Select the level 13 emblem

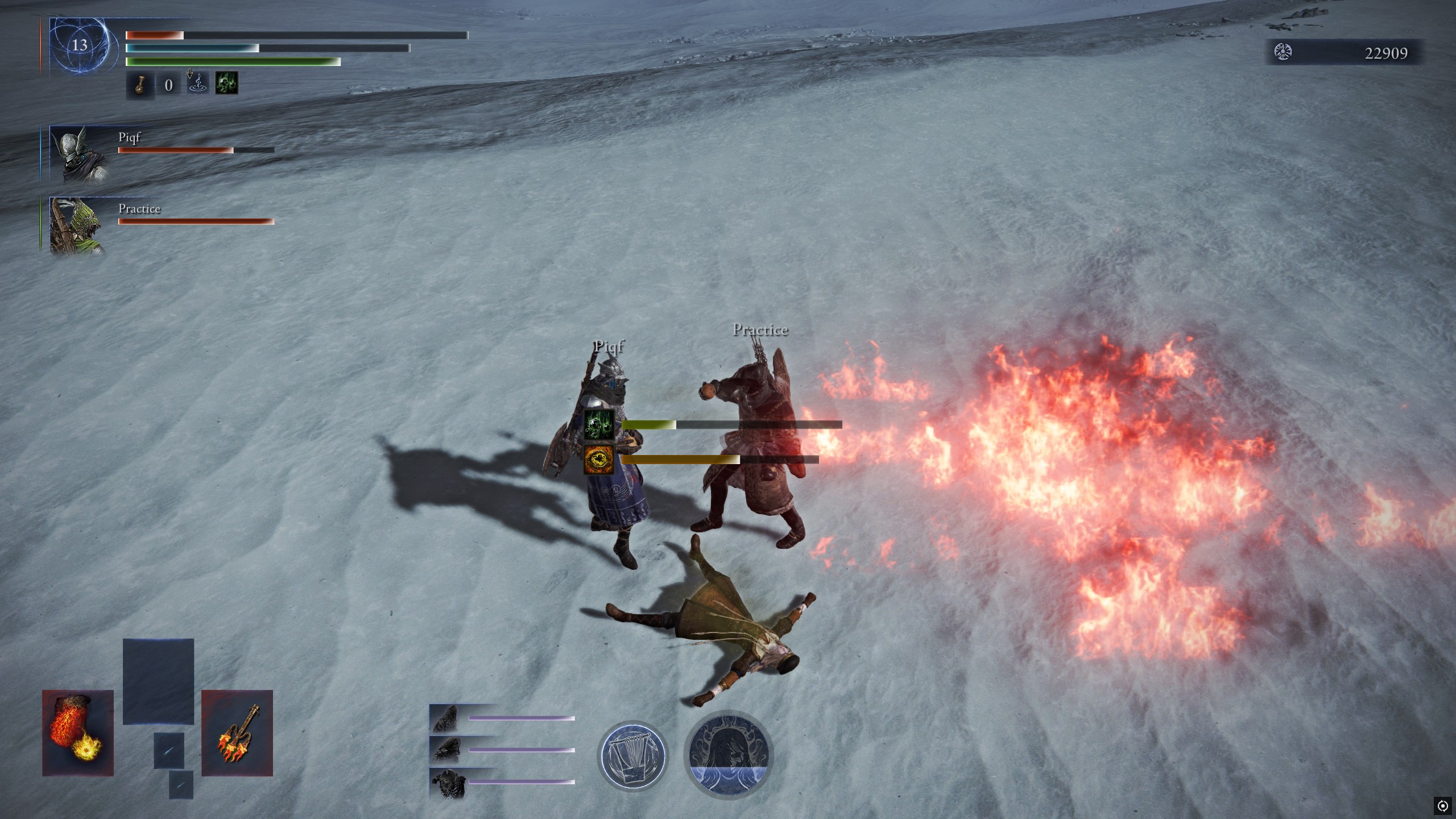tap(80, 45)
